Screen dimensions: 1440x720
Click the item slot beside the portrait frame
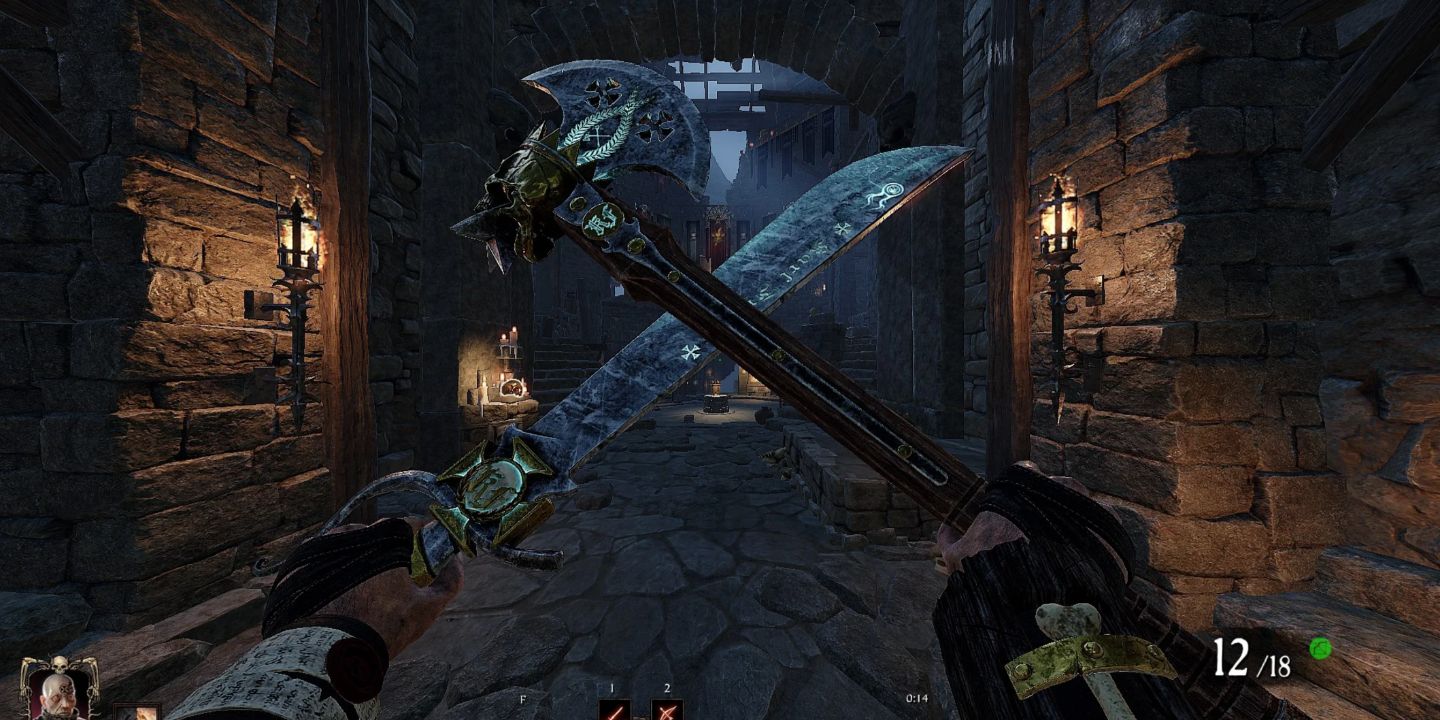coord(137,712)
